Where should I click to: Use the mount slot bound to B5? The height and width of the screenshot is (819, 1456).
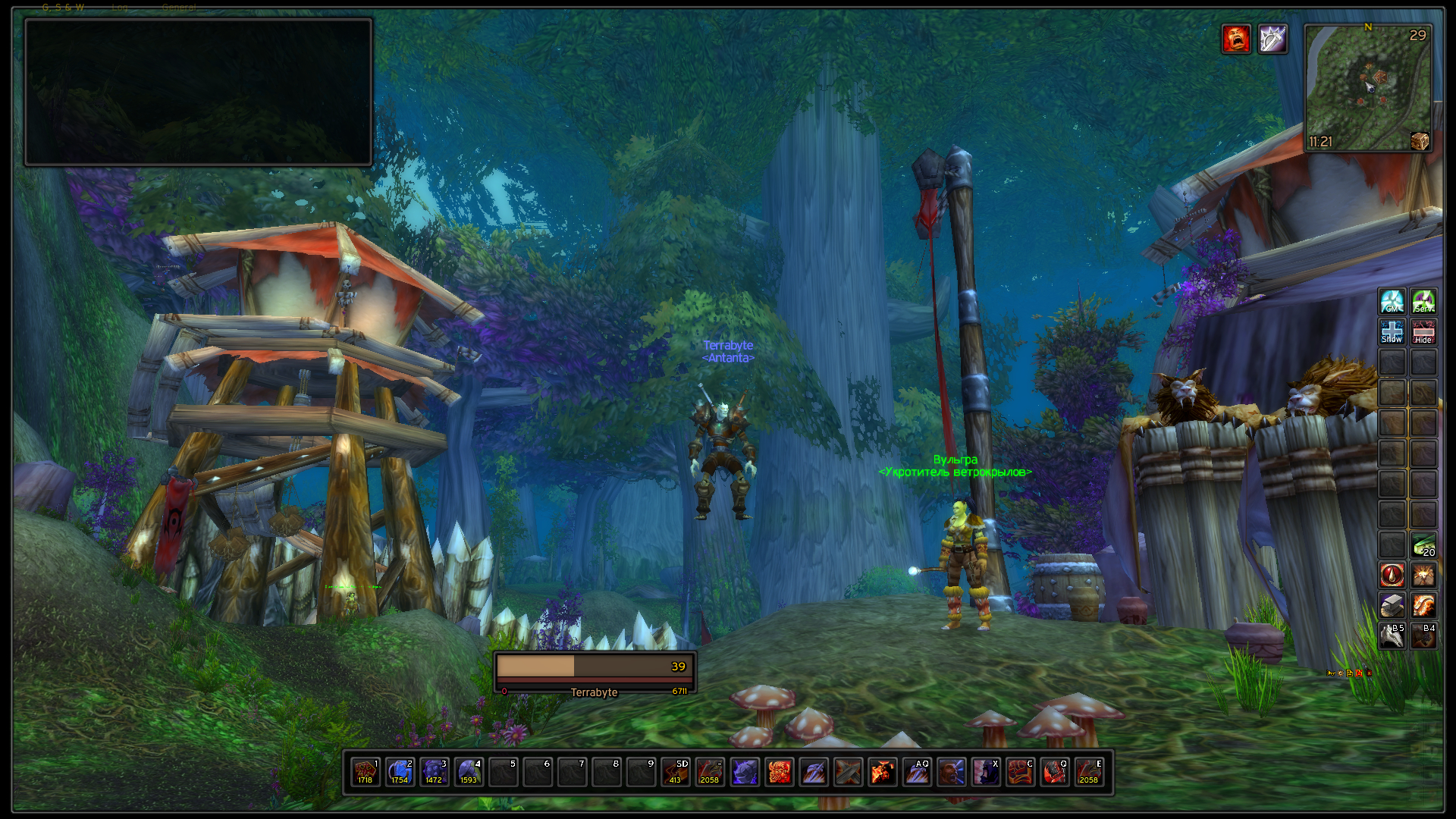pos(1392,636)
